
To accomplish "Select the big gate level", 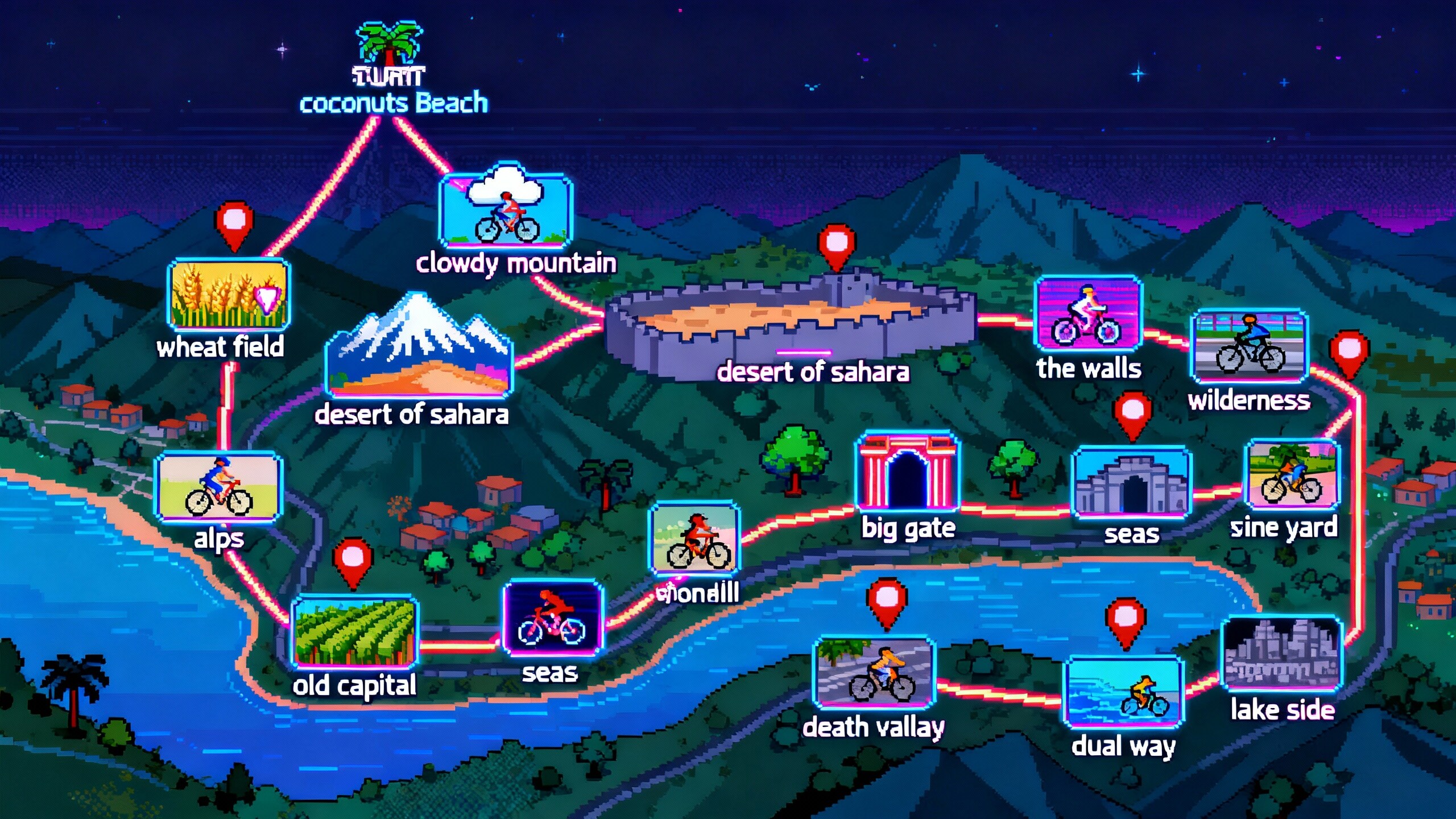I will tap(908, 472).
